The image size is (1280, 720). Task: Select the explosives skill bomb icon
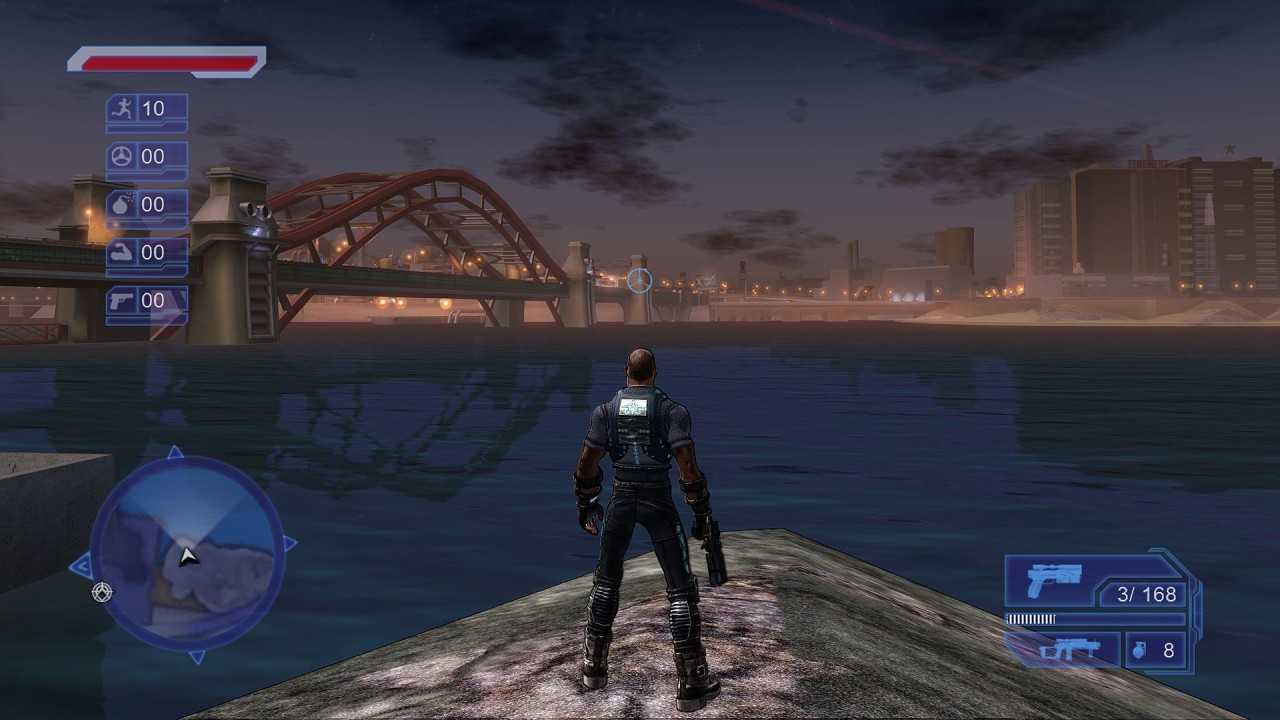[x=123, y=205]
